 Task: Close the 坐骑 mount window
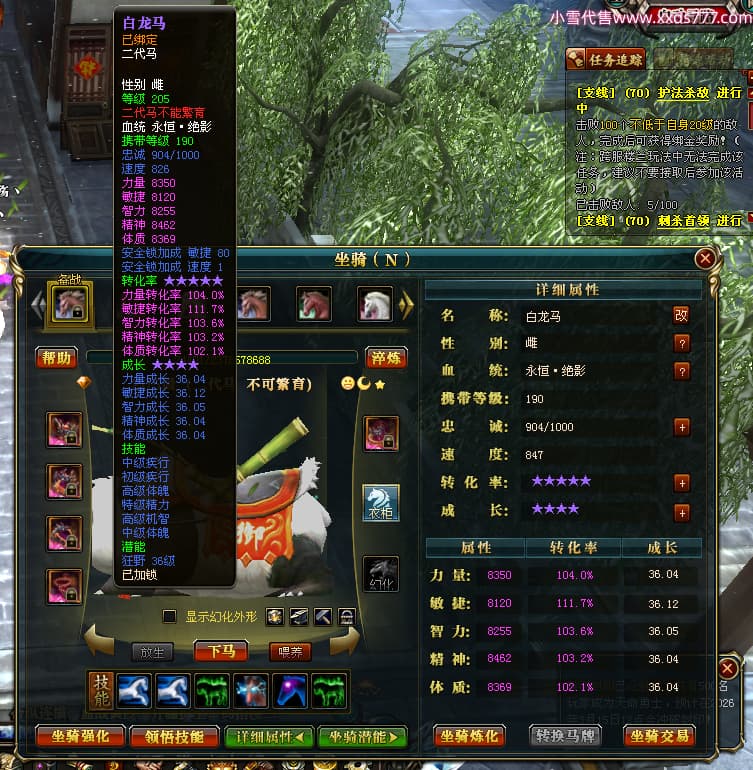(706, 259)
